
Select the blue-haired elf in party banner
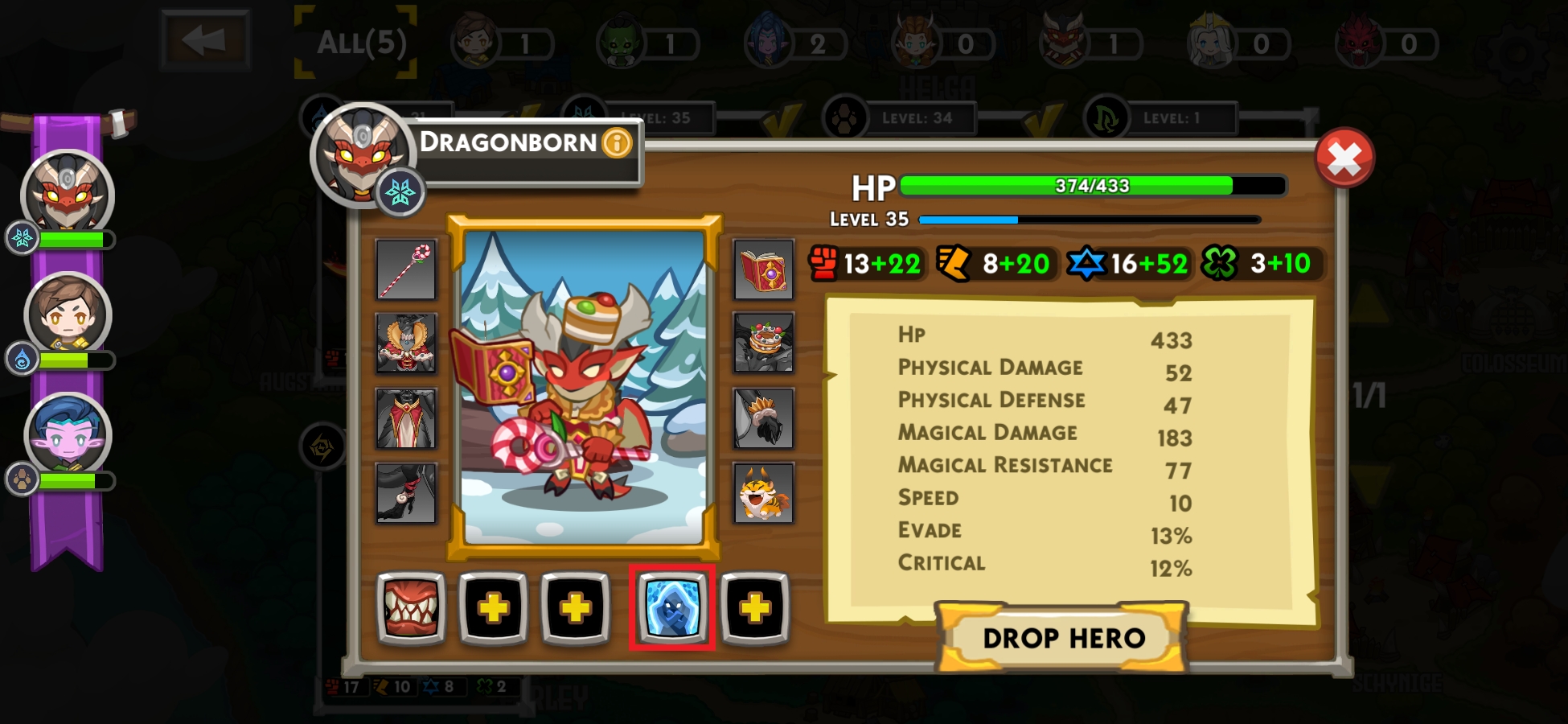click(x=68, y=436)
